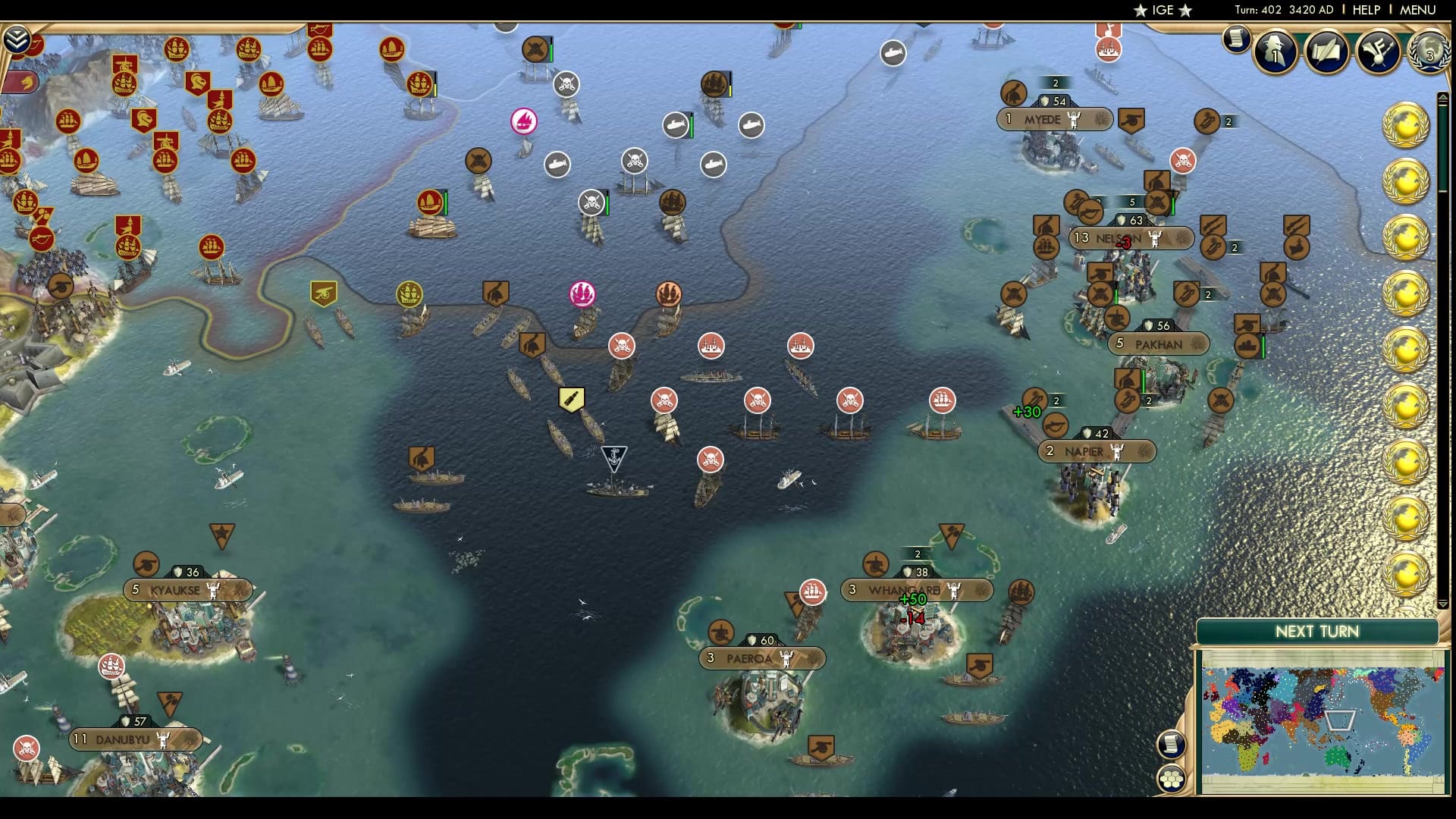Select a red pirate-flag privateer unit icon
Screen dimensions: 1456x819
(x=620, y=345)
